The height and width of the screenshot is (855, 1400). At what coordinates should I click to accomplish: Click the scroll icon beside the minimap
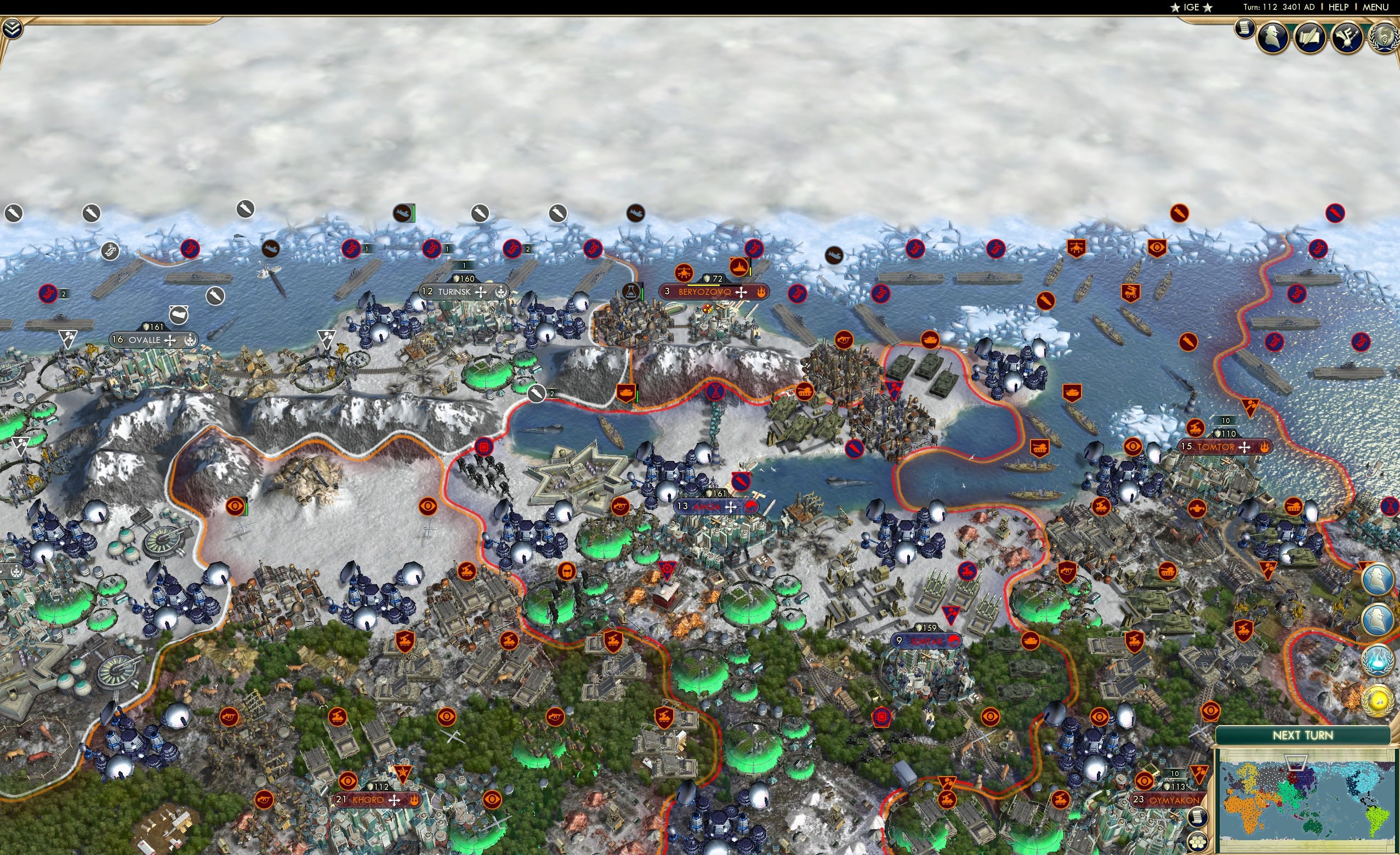point(1199,818)
